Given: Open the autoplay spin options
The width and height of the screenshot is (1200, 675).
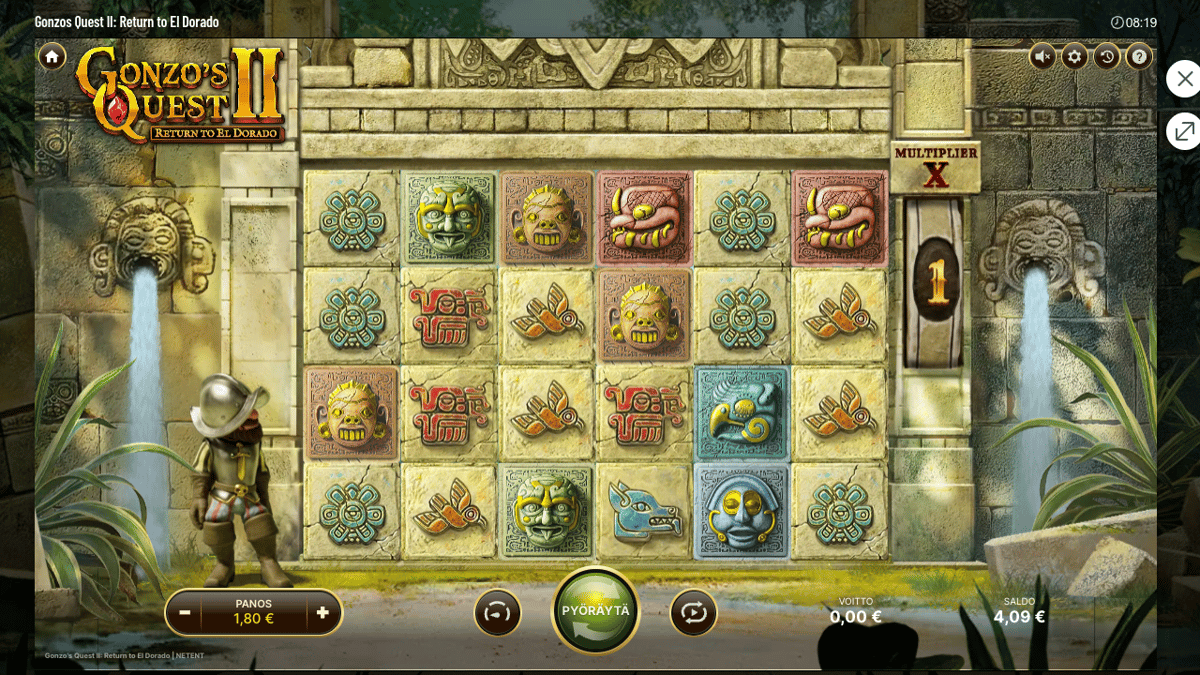Looking at the screenshot, I should (x=694, y=612).
